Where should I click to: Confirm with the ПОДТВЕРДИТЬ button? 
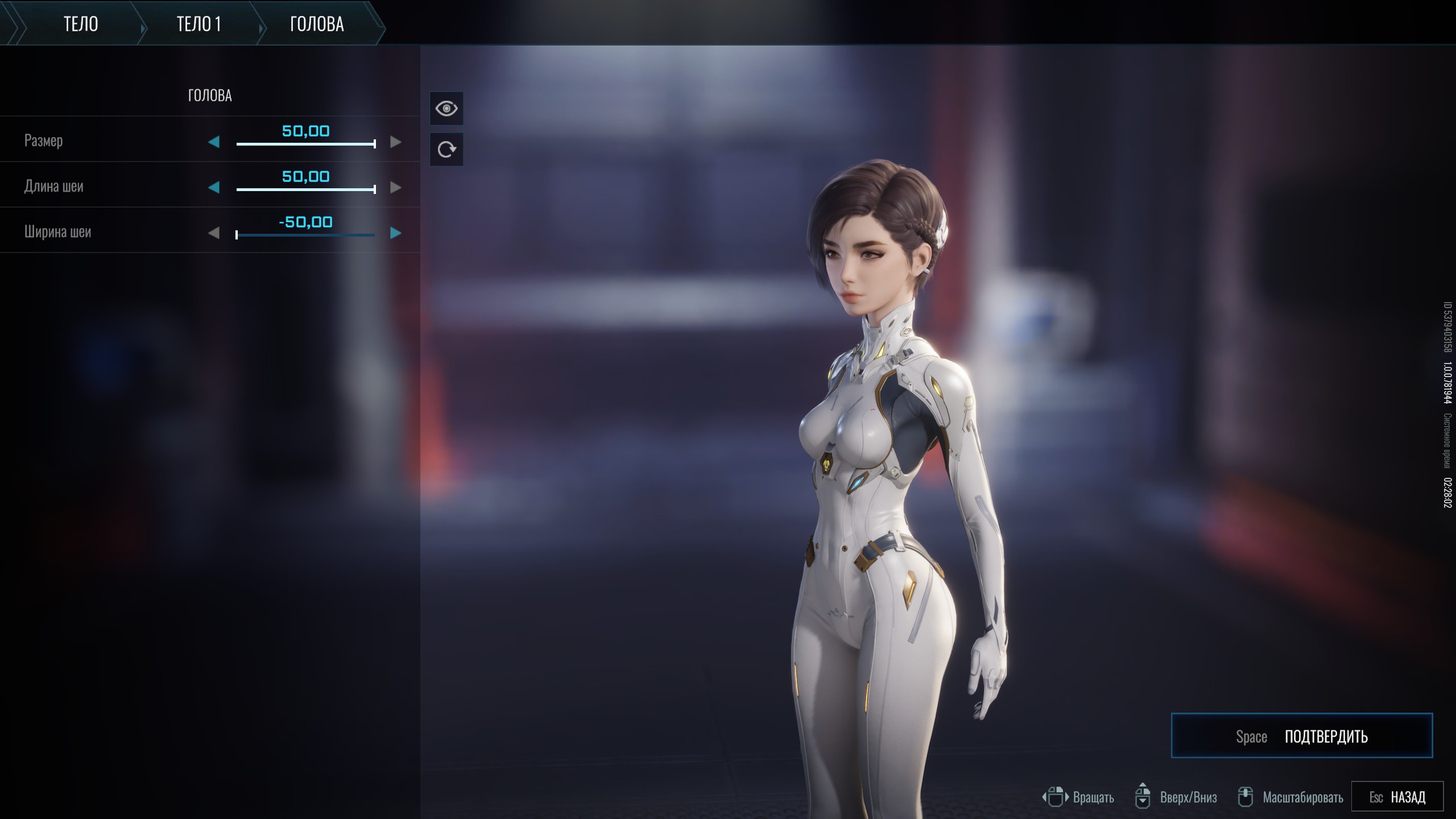coord(1301,736)
